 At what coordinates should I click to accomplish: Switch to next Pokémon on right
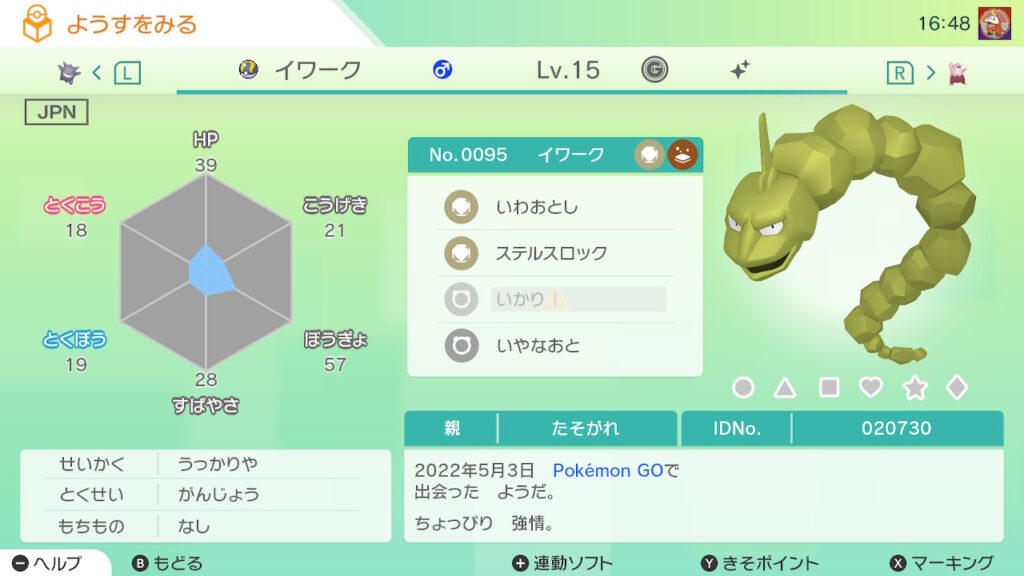coord(957,72)
